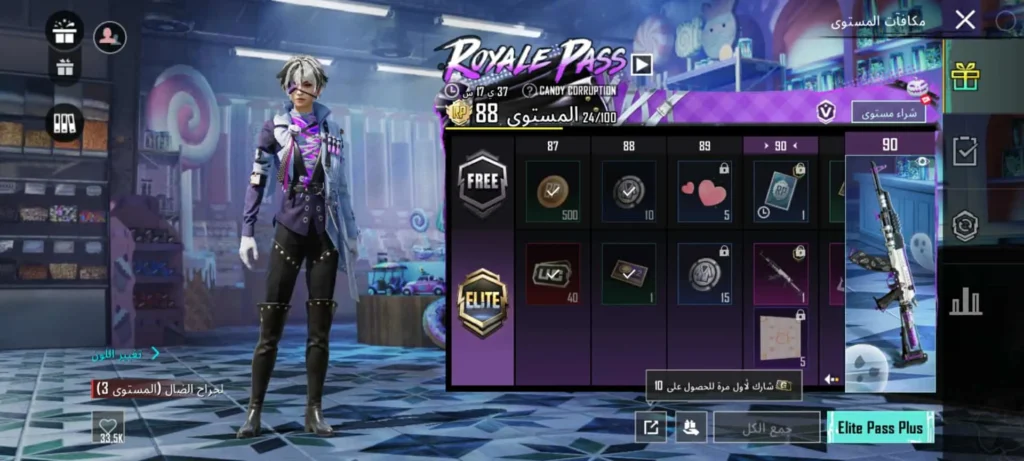
Task: Select the level 87 free coin reward
Action: coord(552,191)
